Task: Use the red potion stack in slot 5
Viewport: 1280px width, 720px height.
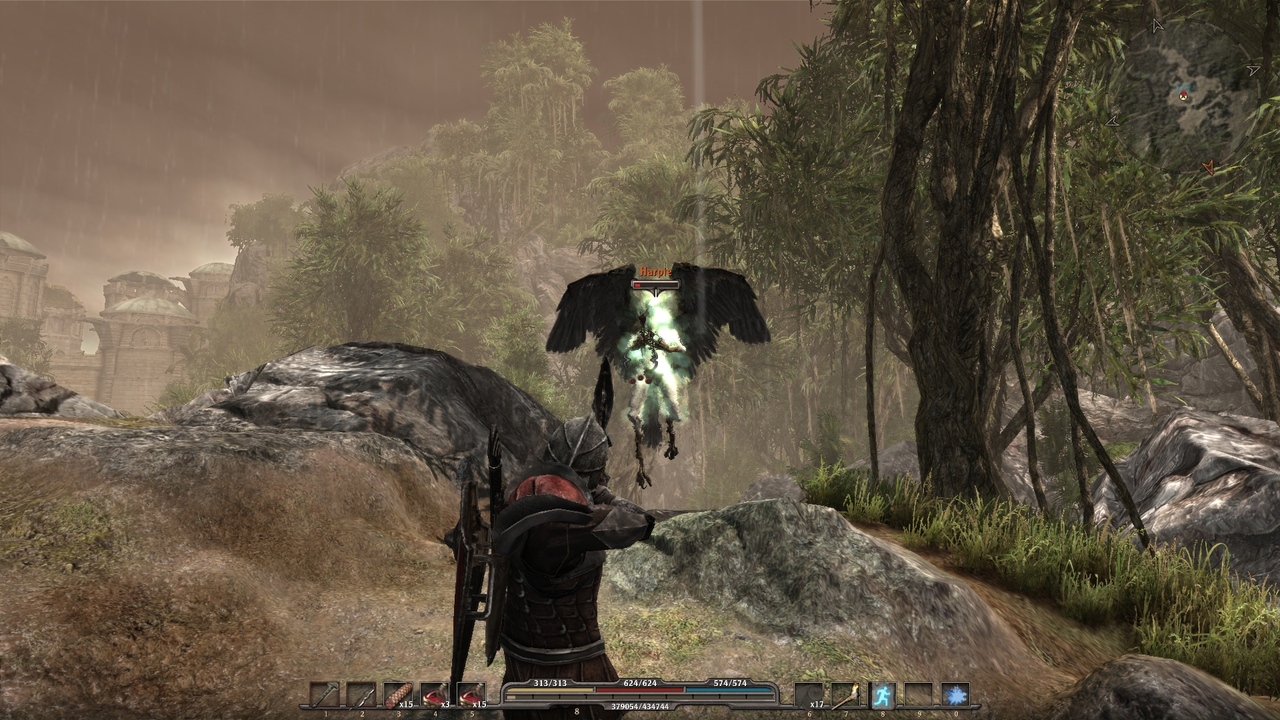Action: click(471, 694)
